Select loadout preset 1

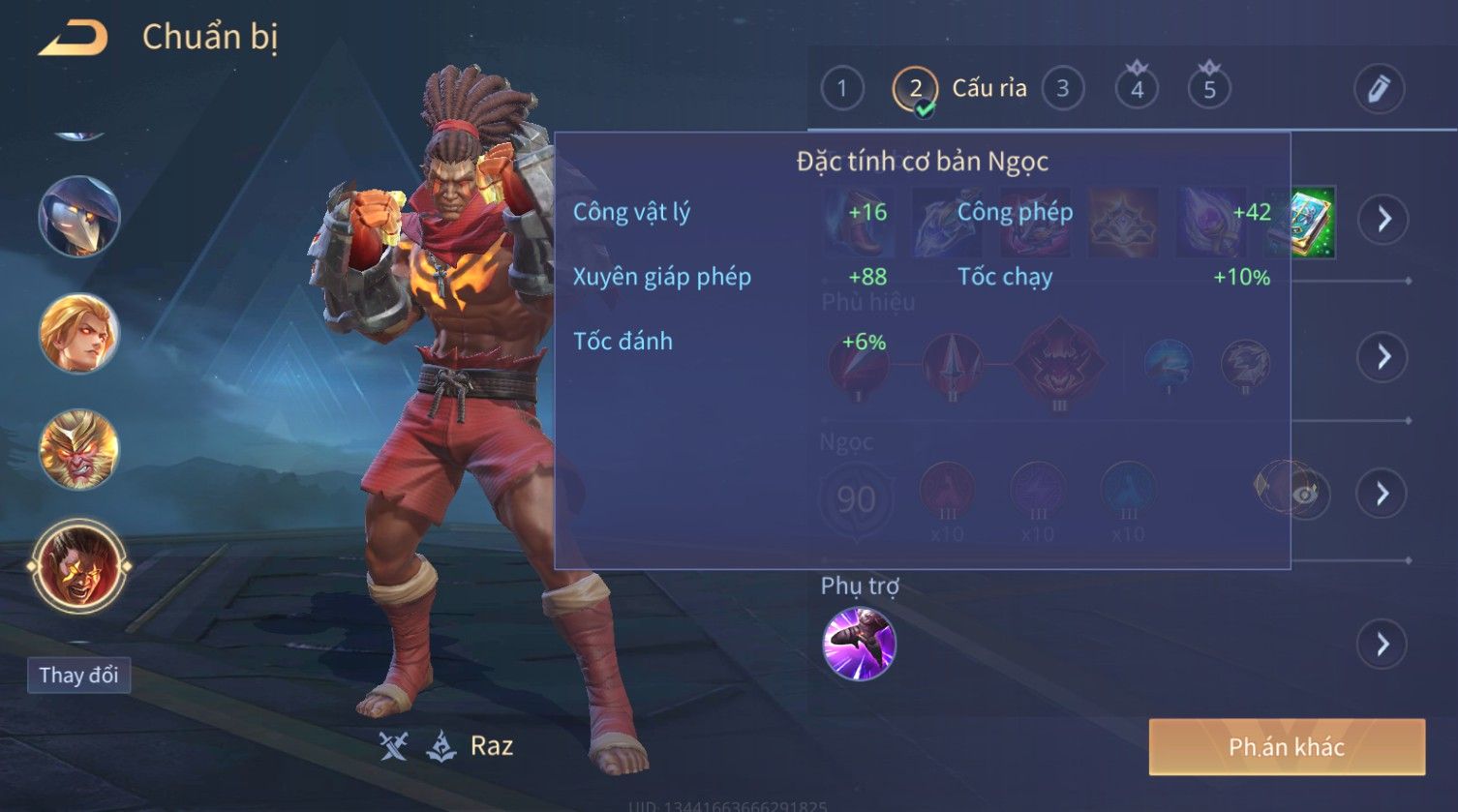coord(841,89)
